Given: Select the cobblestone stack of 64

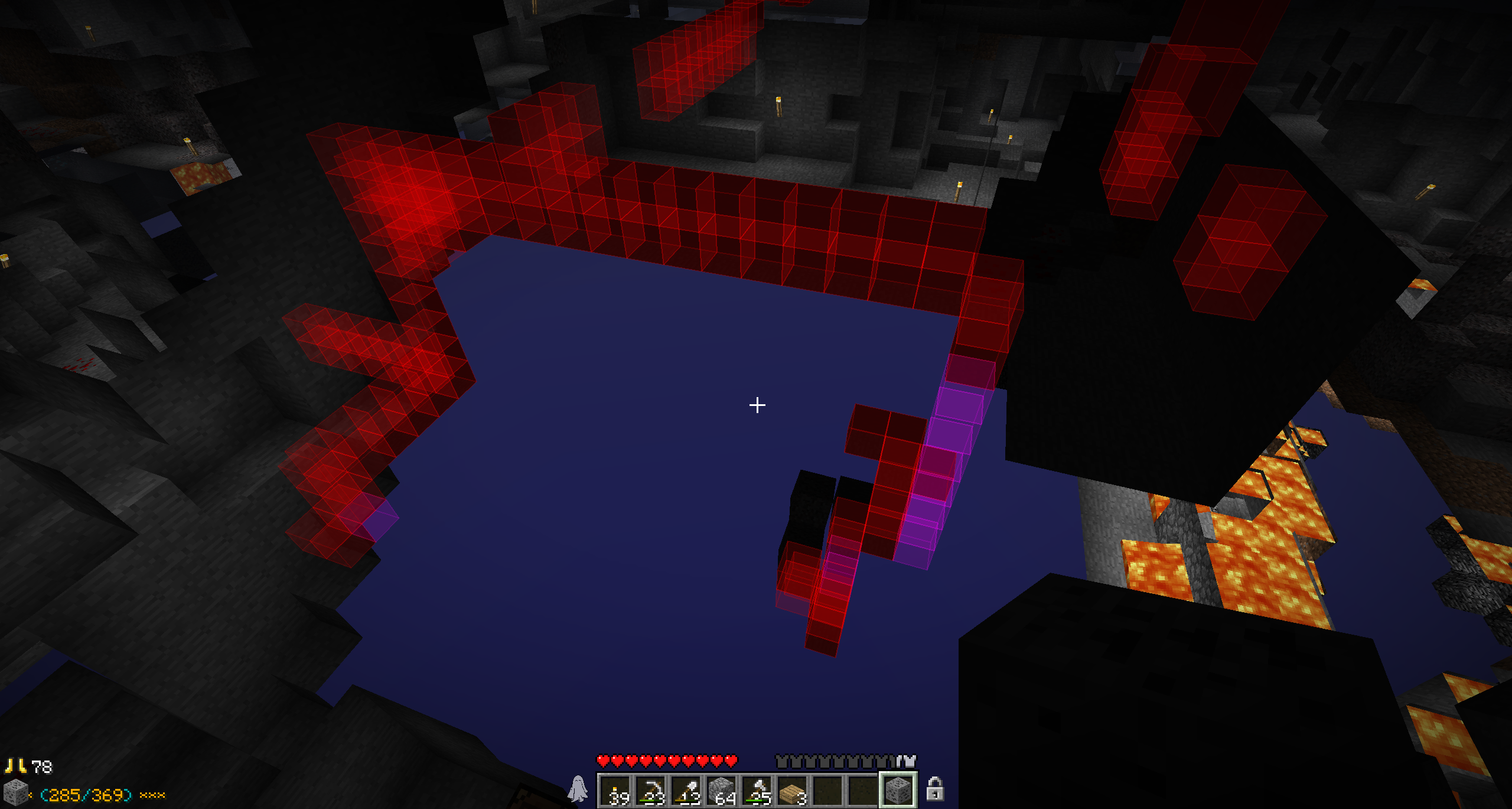Looking at the screenshot, I should point(722,790).
